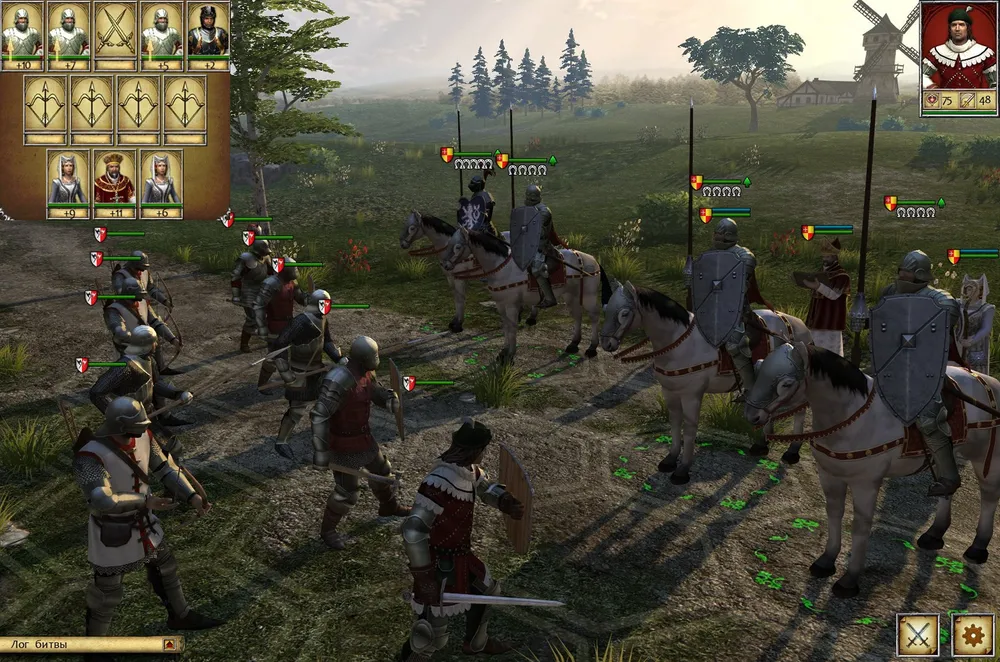Select the soldier card marked +10

click(x=22, y=33)
